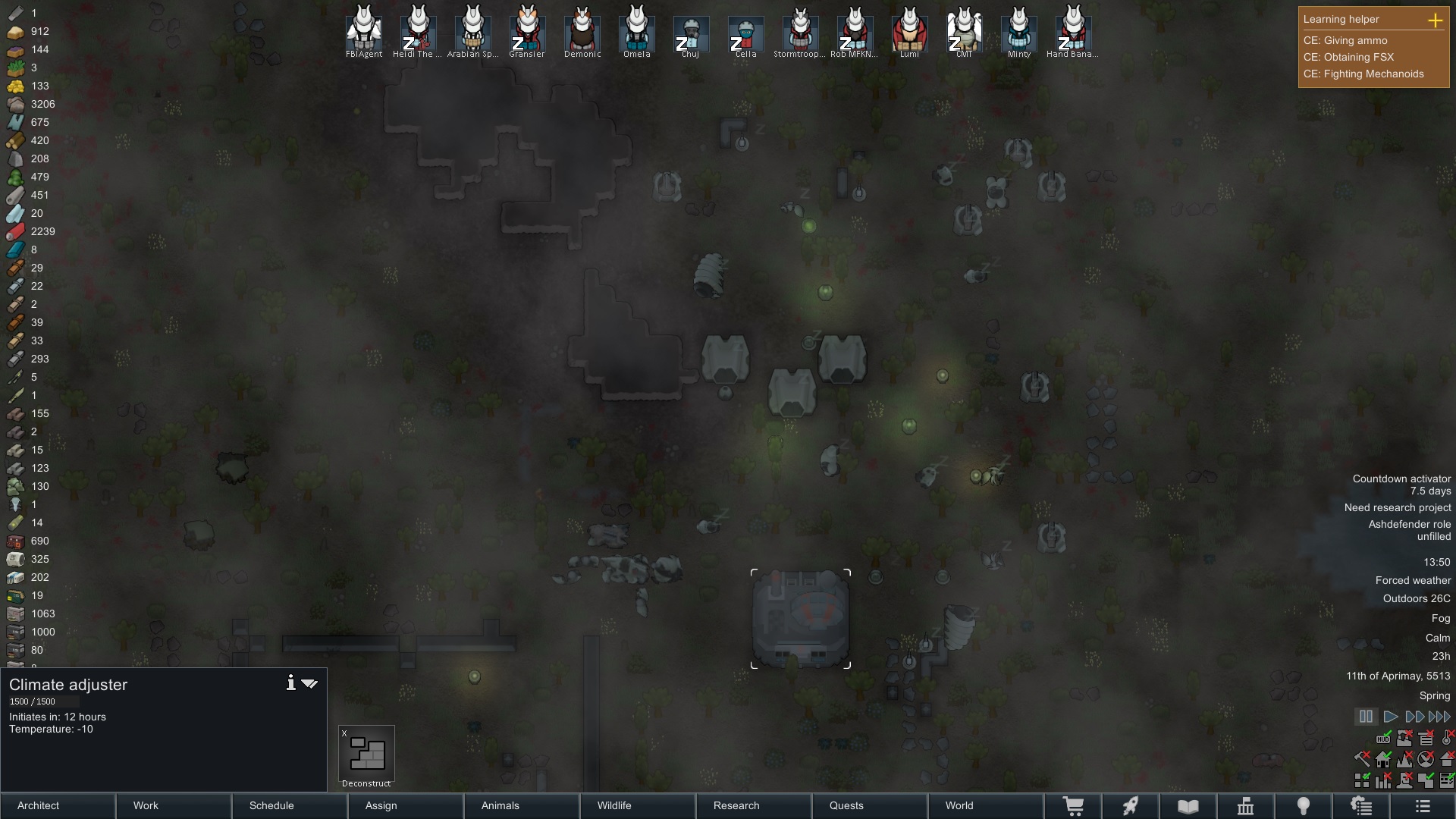Open the Ideas lightbulb icon

[x=1304, y=806]
